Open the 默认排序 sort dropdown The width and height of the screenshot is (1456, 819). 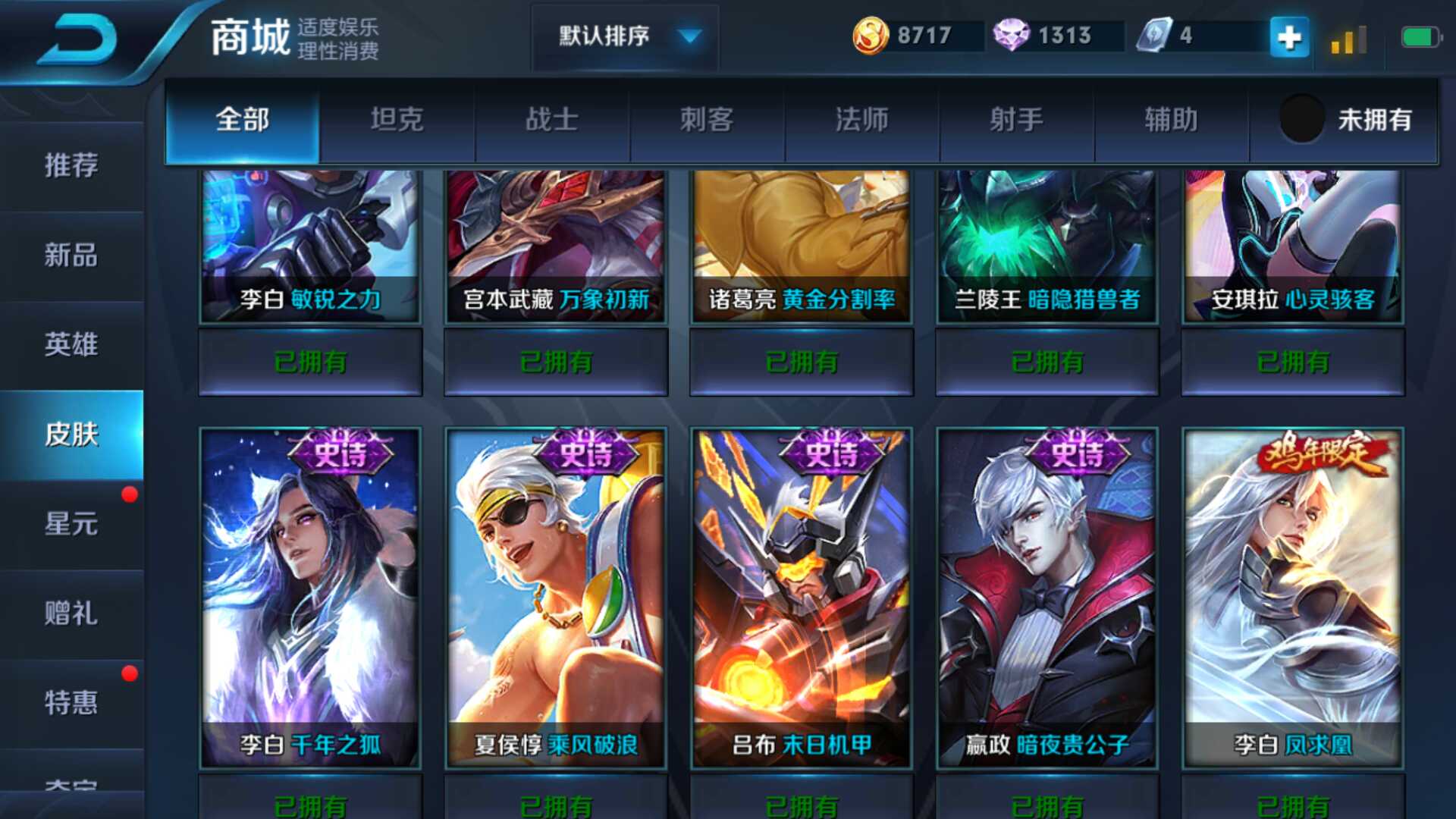pos(626,36)
